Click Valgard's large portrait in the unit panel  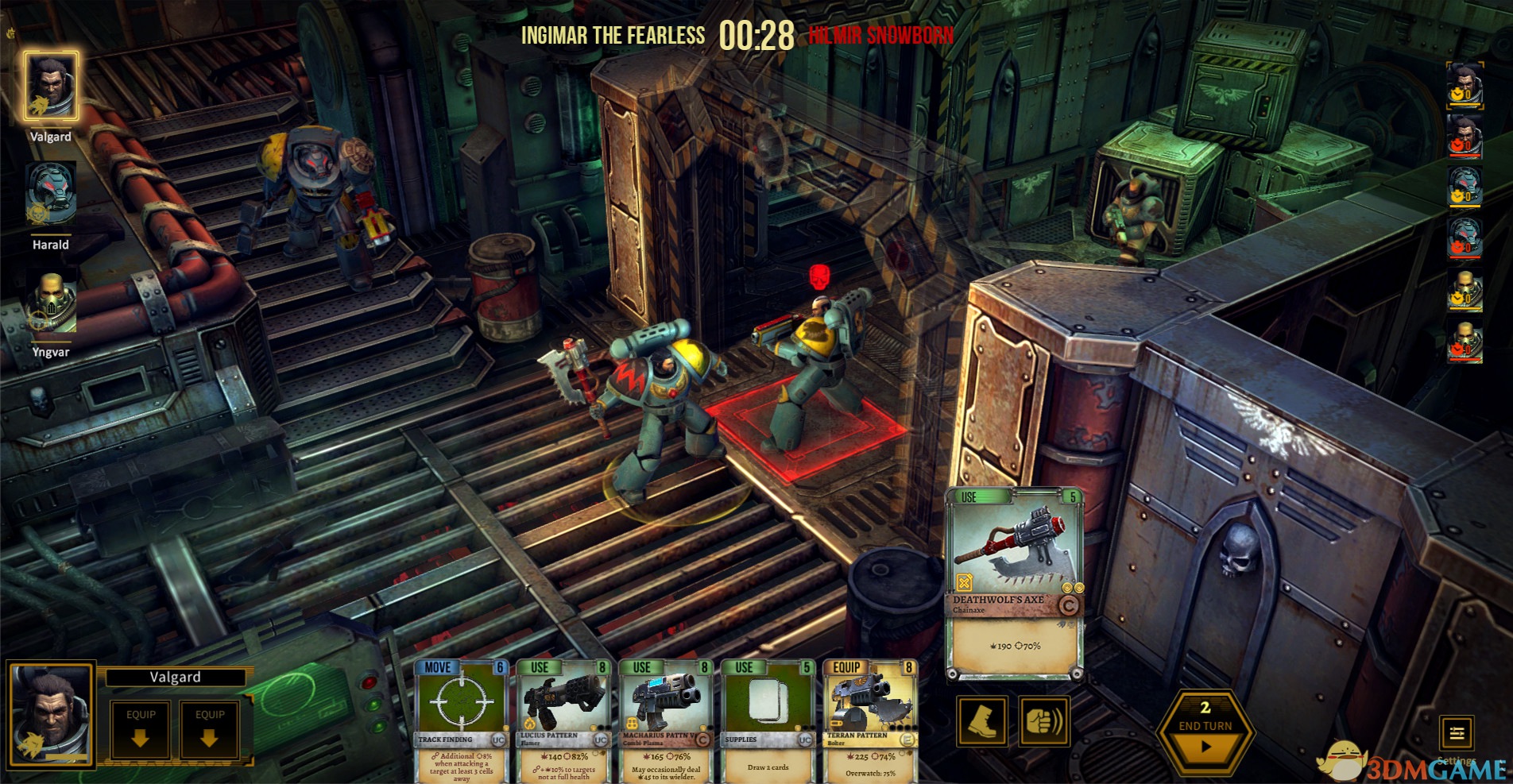coord(51,716)
